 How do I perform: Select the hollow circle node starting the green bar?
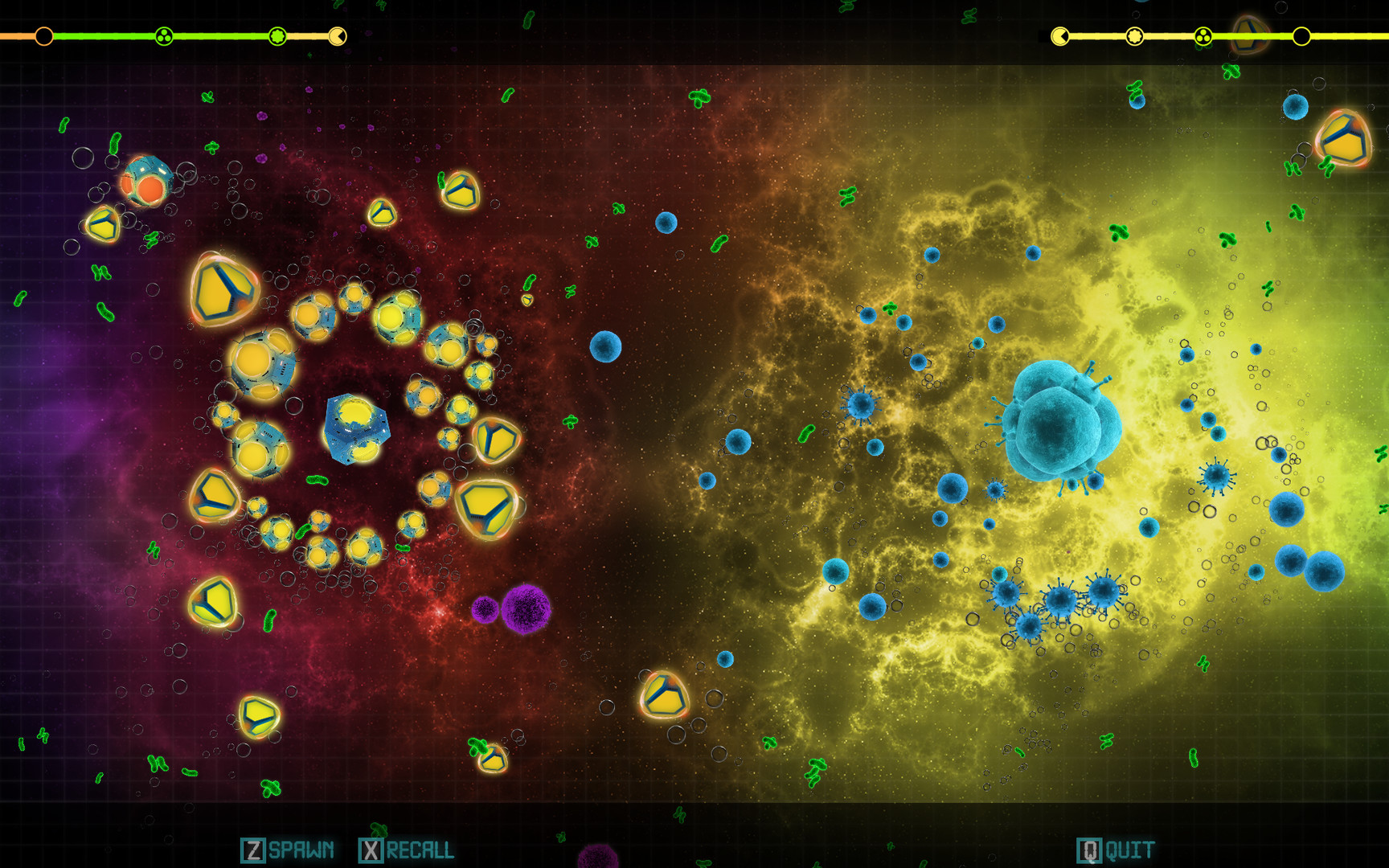[44, 35]
